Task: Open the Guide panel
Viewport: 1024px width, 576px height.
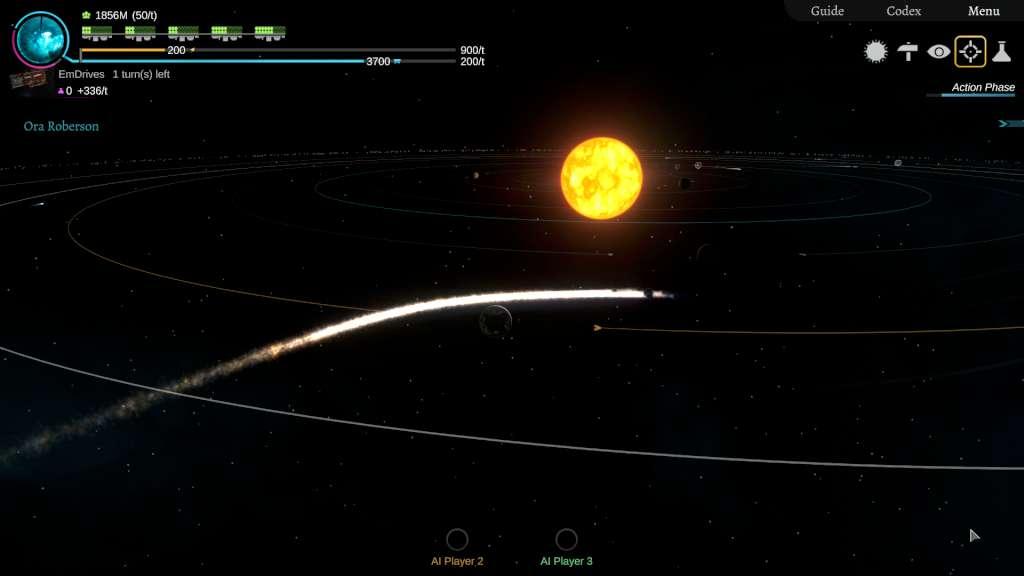Action: (827, 11)
